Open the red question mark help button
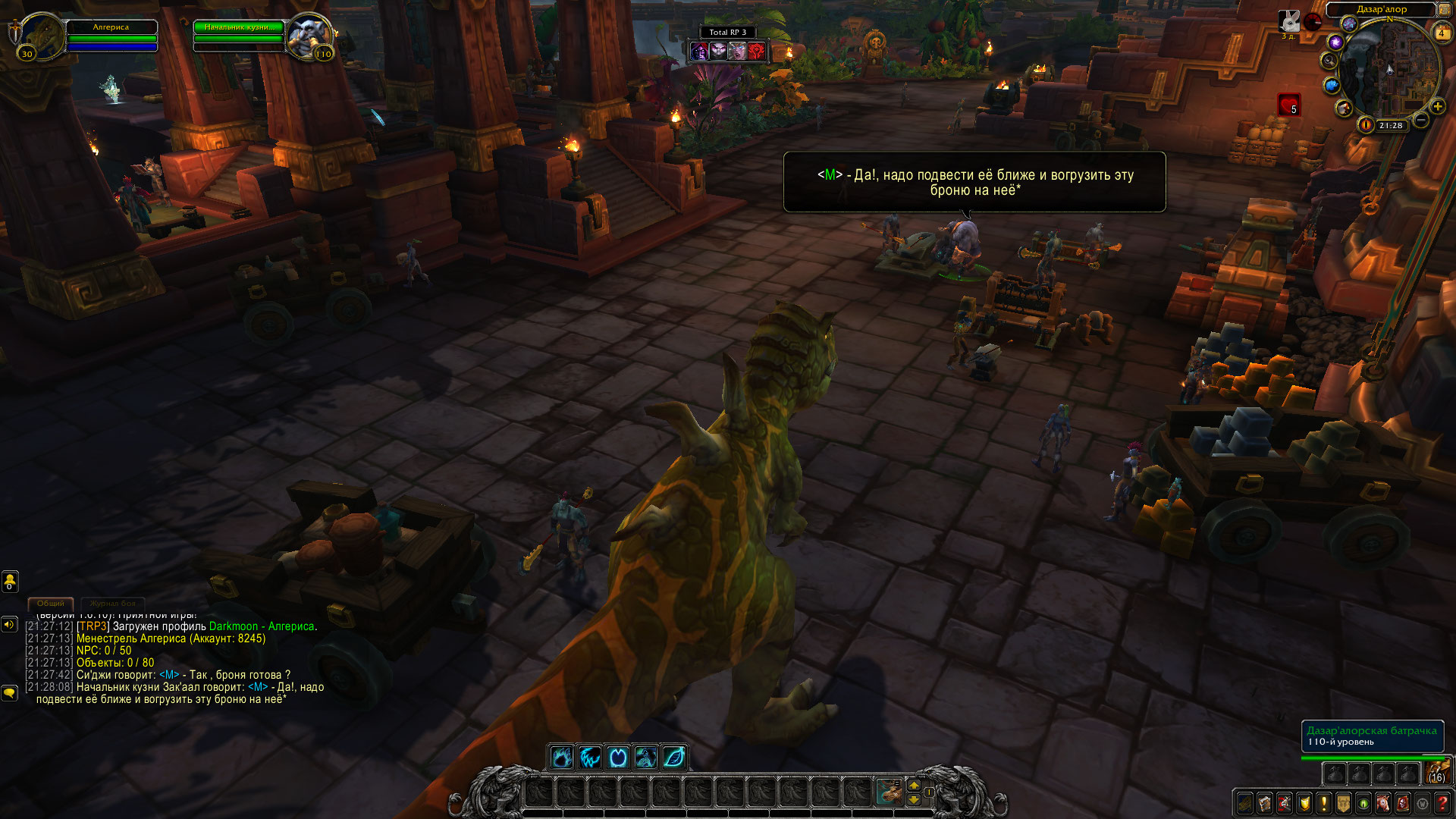The width and height of the screenshot is (1456, 819). (x=1442, y=803)
